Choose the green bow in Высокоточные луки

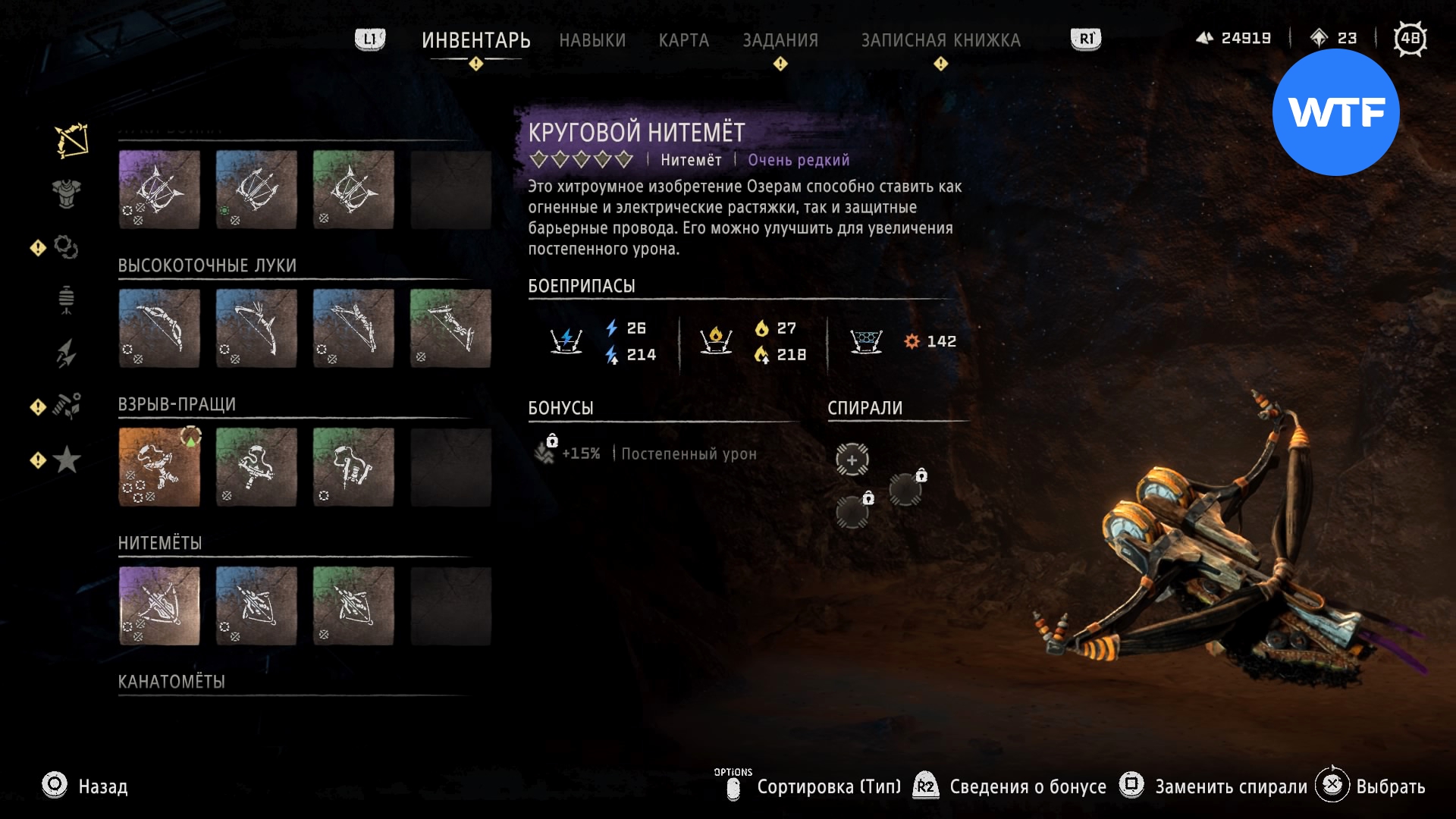(450, 328)
